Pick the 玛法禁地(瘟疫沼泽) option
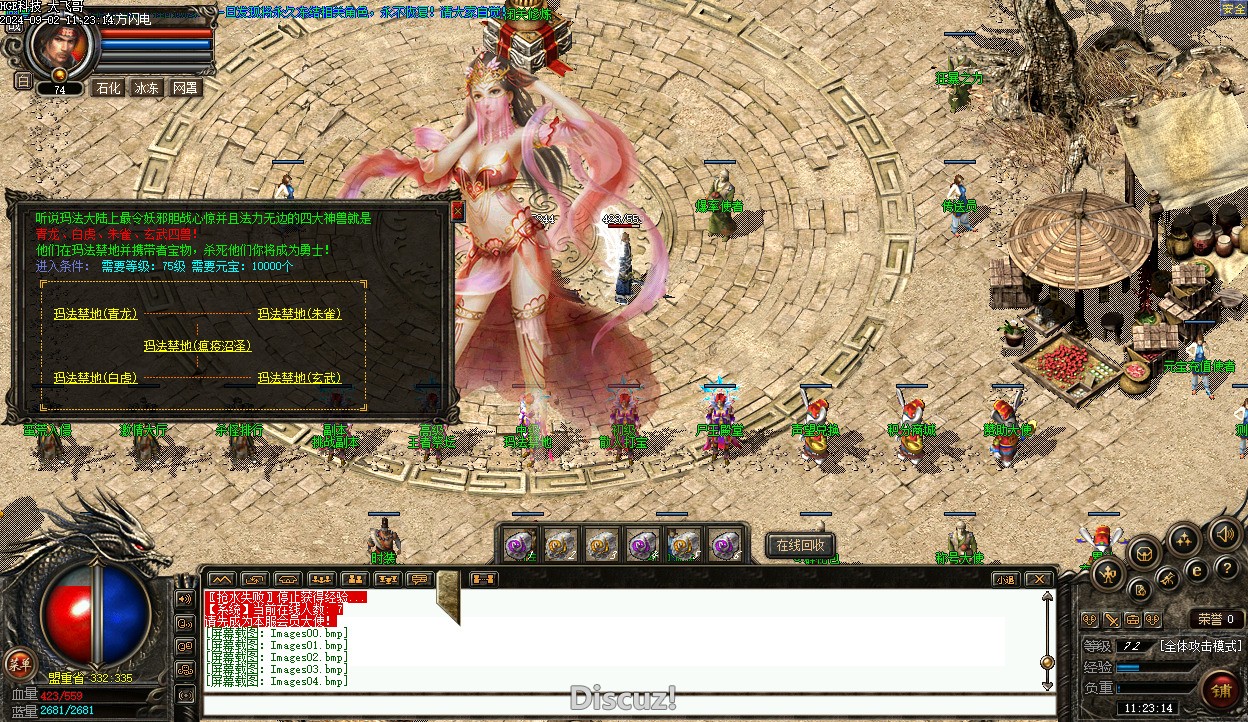1248x722 pixels. point(197,346)
